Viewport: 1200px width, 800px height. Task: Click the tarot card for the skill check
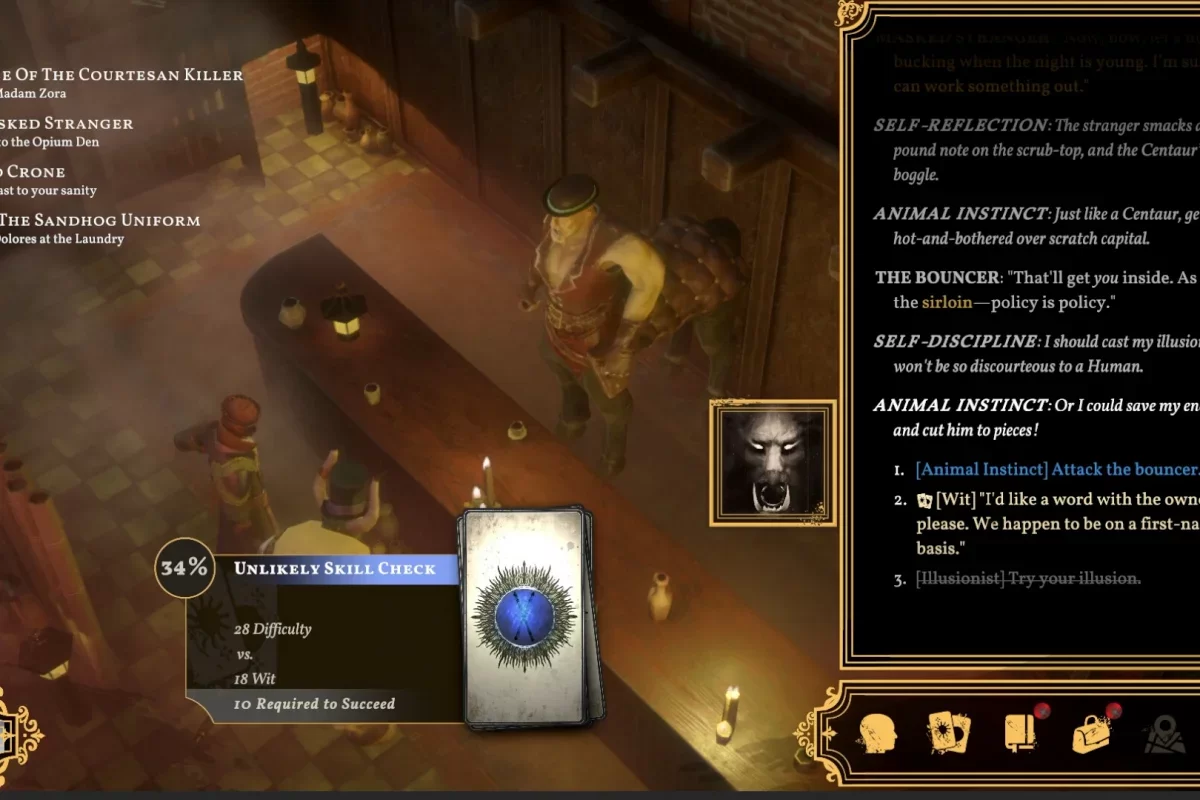[x=525, y=615]
